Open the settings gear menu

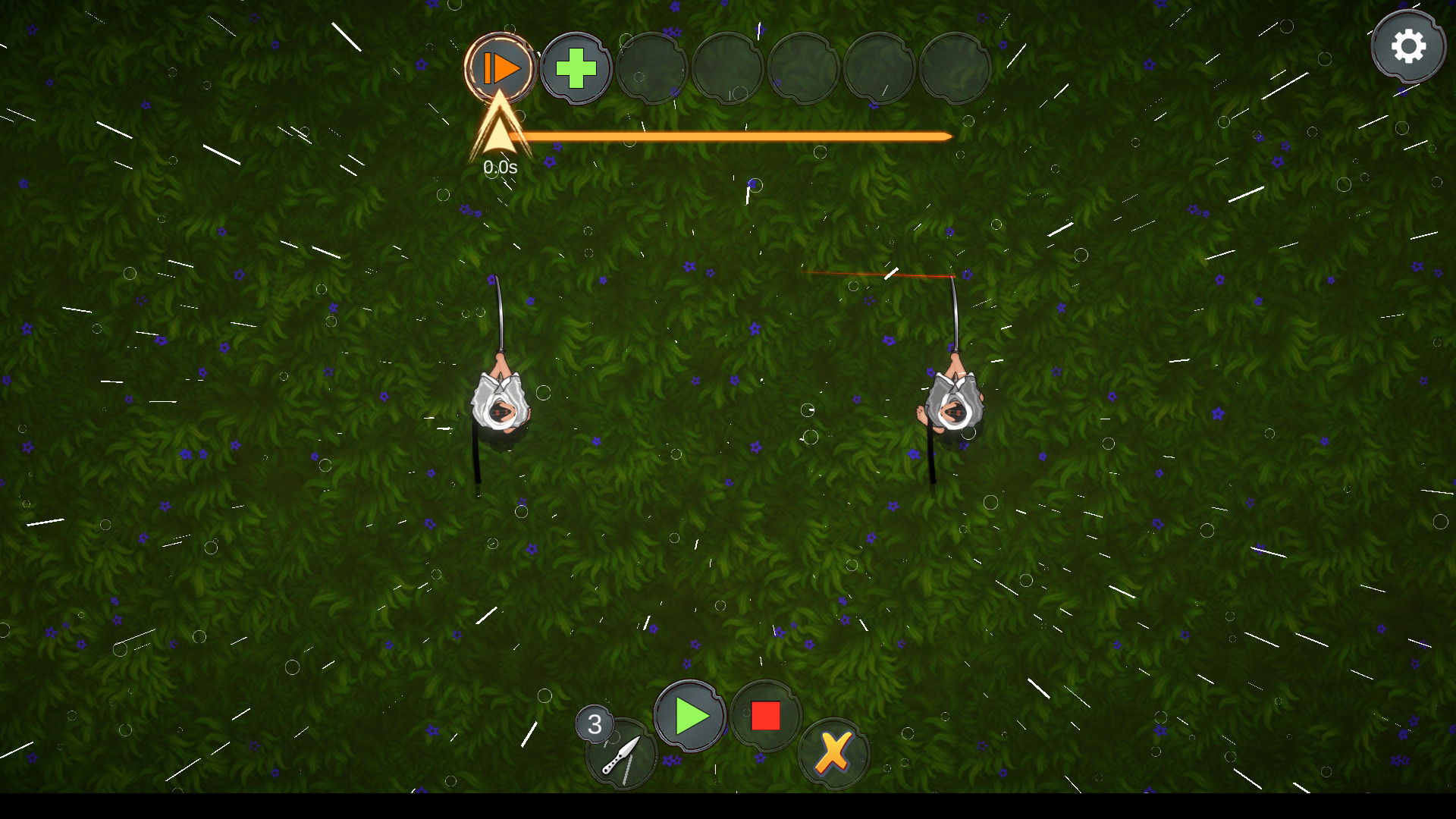click(x=1409, y=45)
